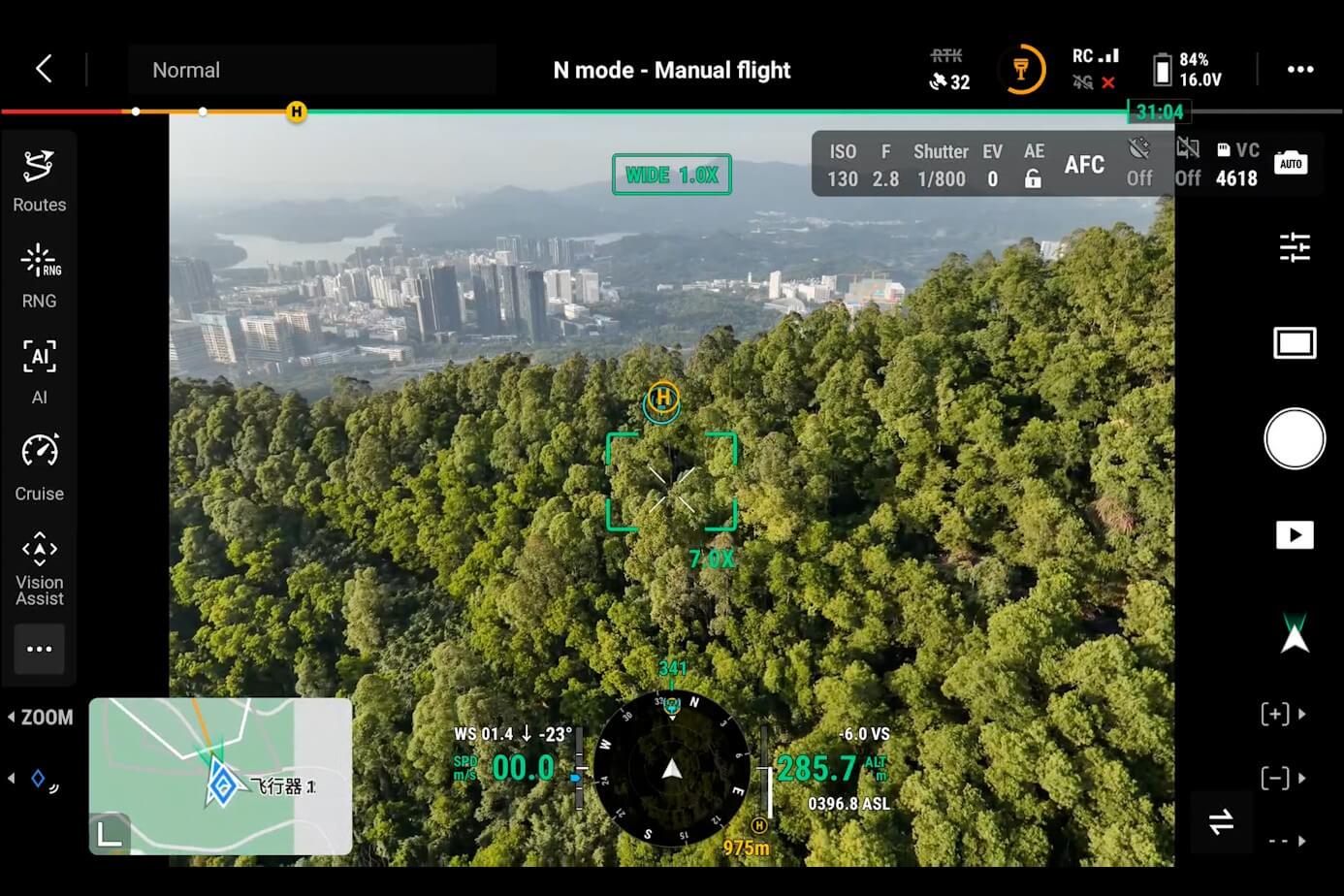
Task: Tap the remaining flight time 31:04 marker
Action: coord(1159,112)
